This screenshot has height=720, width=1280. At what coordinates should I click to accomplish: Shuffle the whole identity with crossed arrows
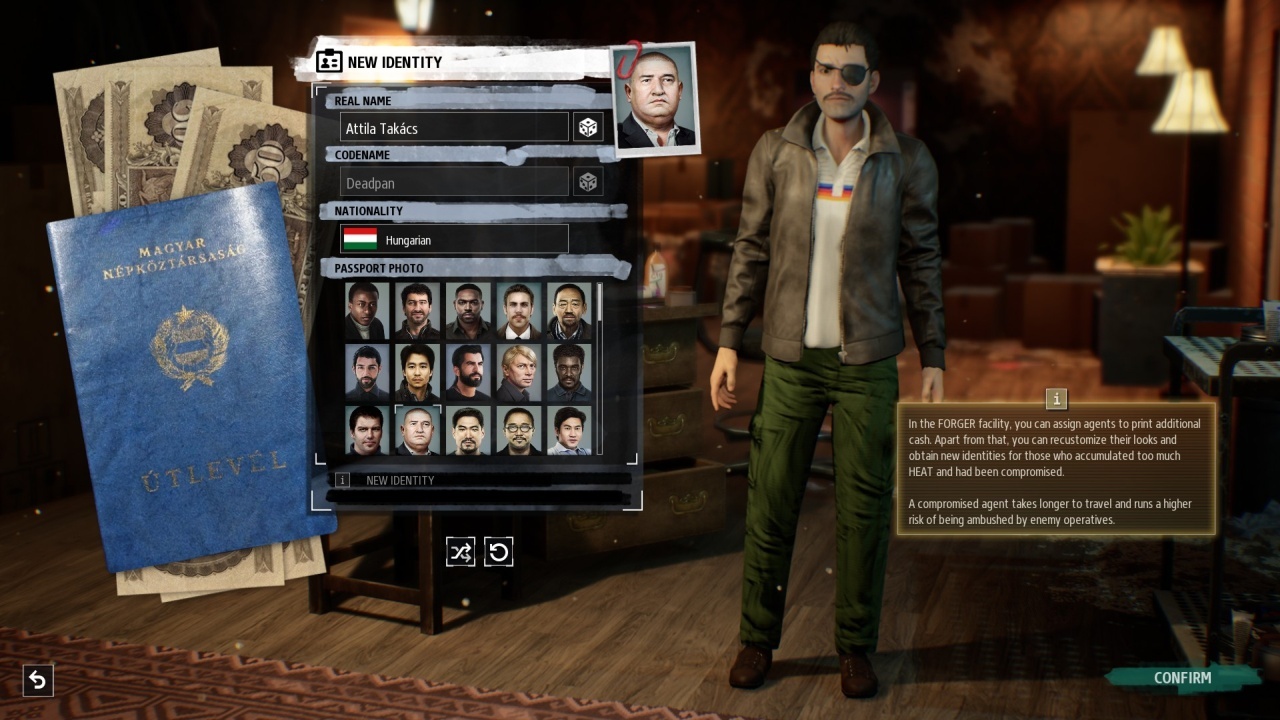coord(460,552)
